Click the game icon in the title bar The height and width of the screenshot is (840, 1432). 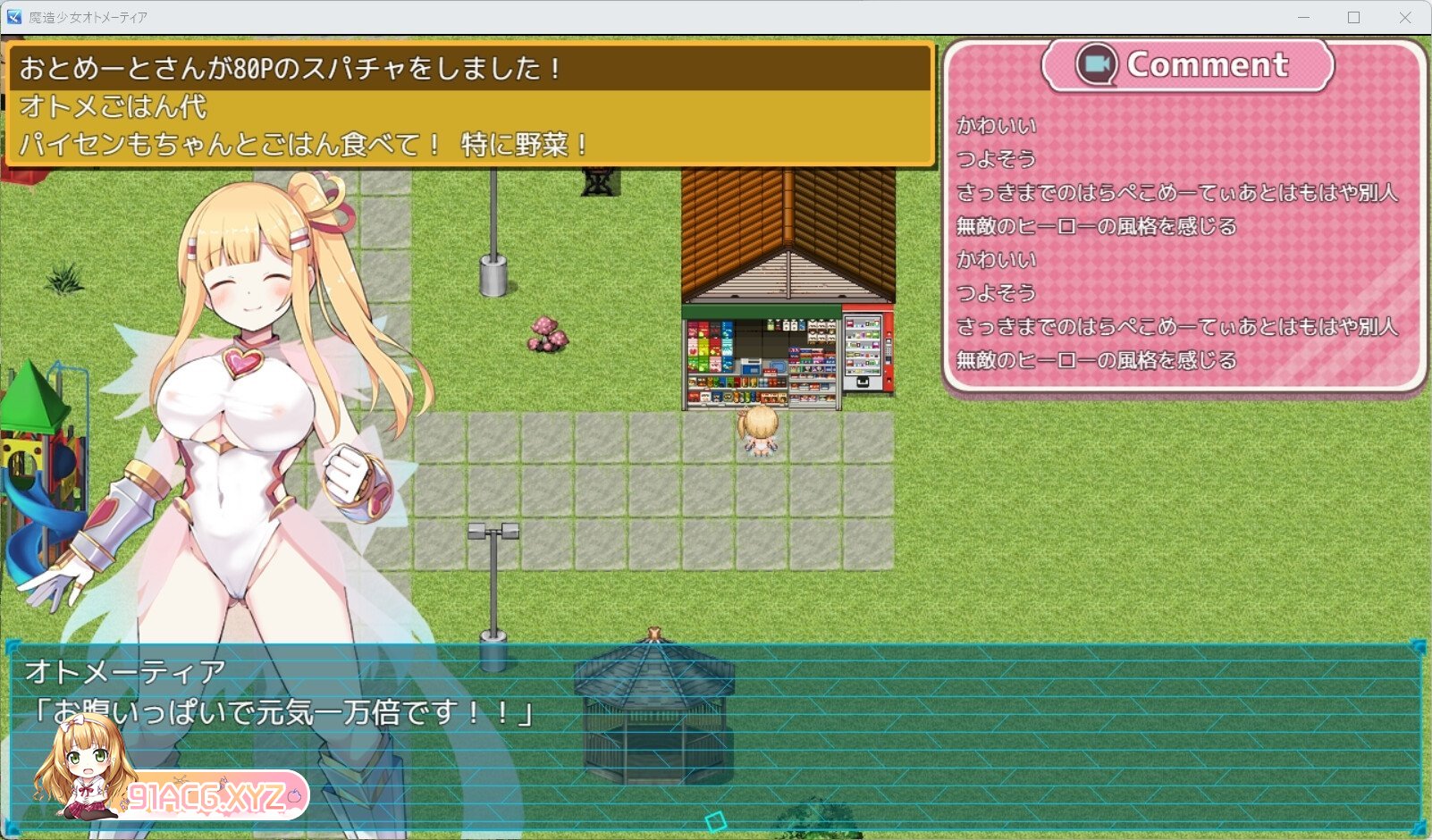click(x=13, y=16)
